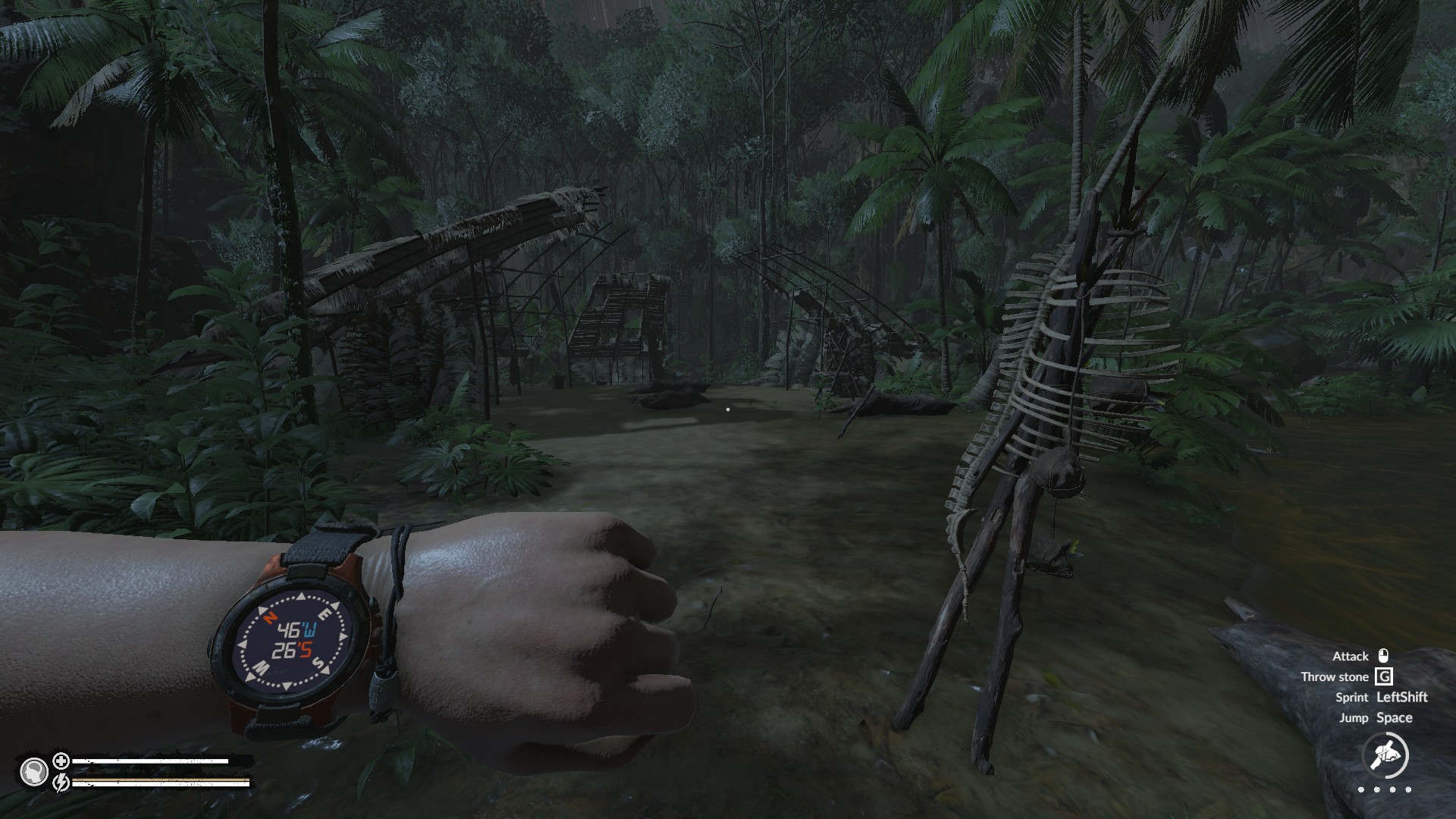Select the health plus icon
1456x819 pixels.
[x=61, y=761]
